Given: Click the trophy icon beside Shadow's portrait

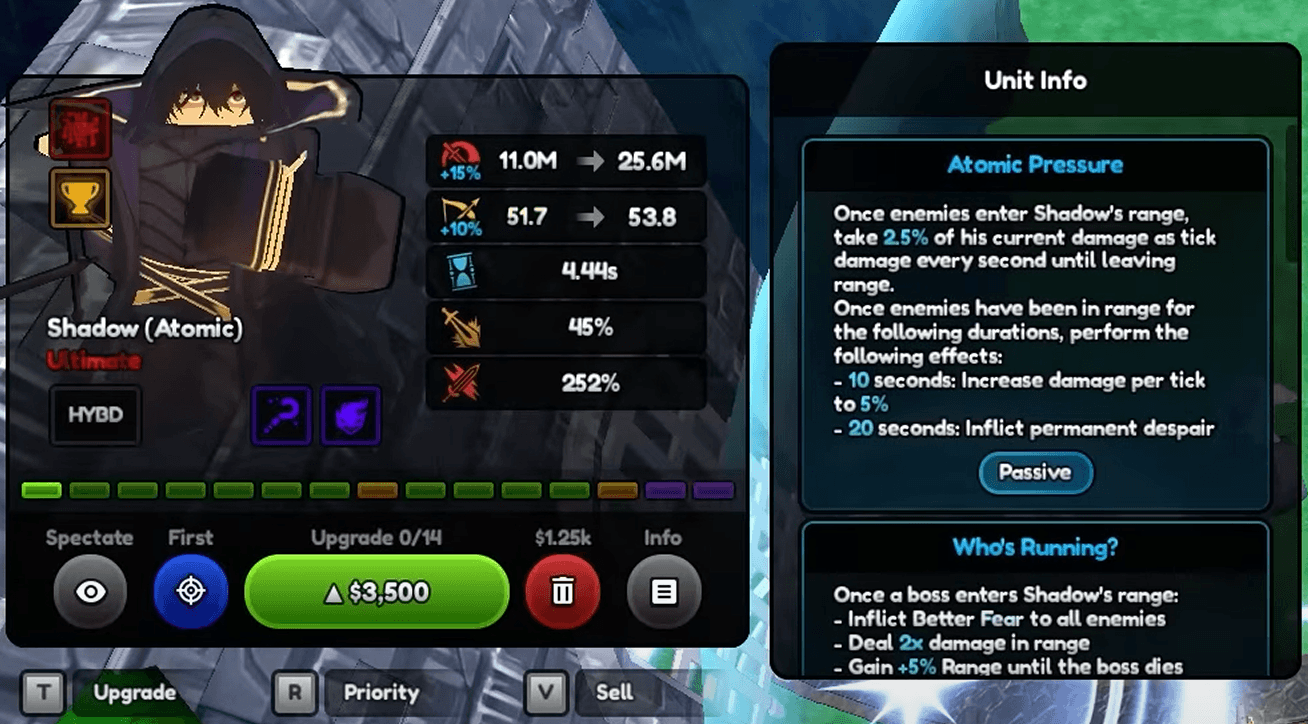Looking at the screenshot, I should pyautogui.click(x=79, y=198).
